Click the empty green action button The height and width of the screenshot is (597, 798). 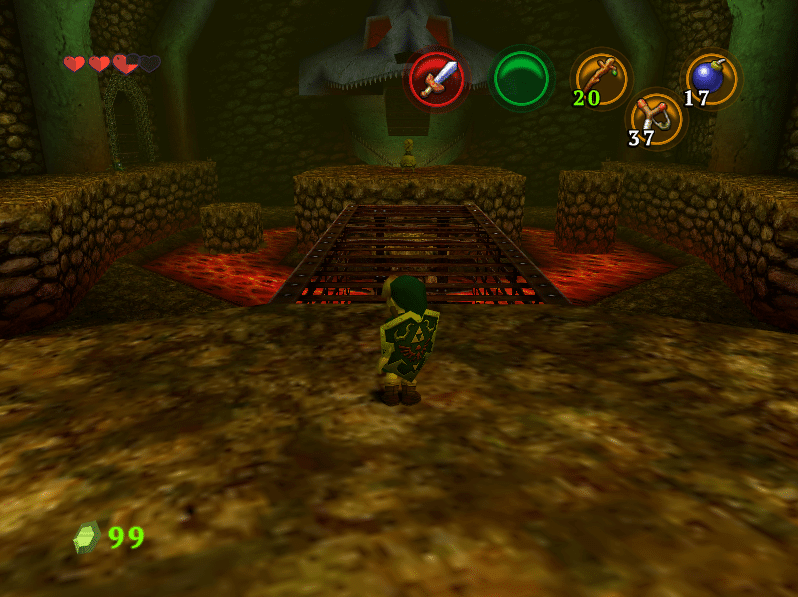[x=521, y=78]
